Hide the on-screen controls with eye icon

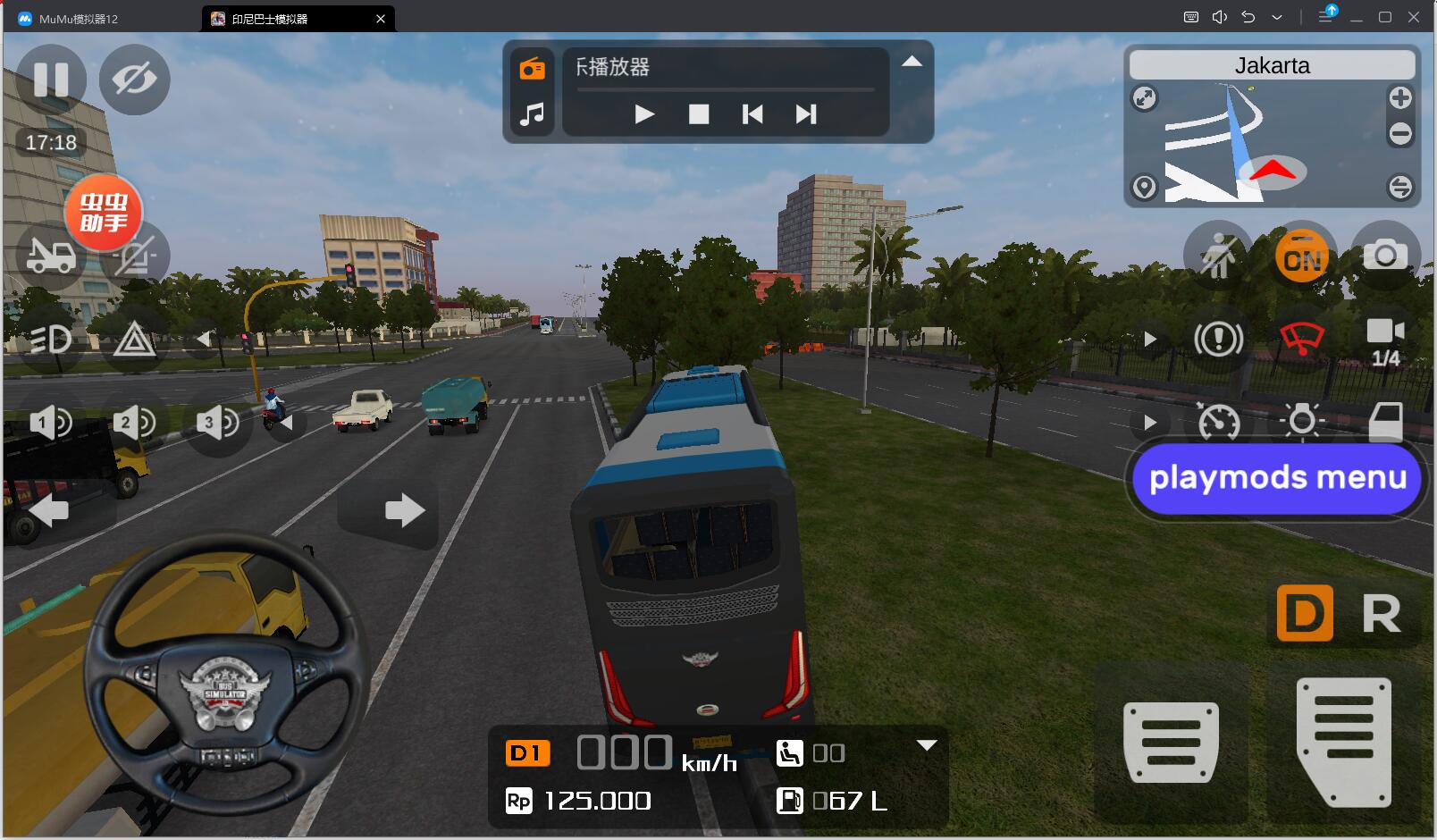tap(134, 80)
